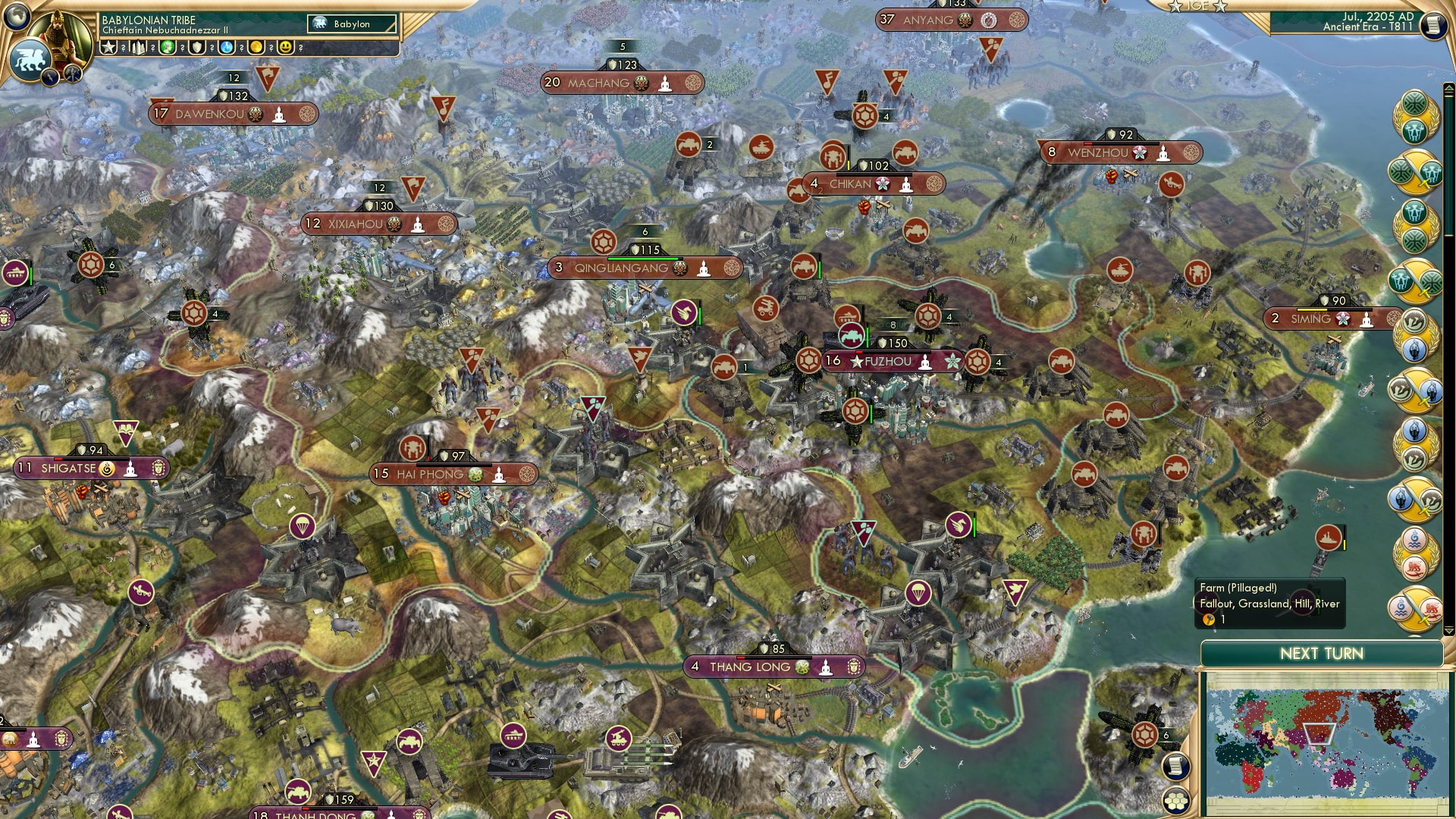Click the blue science flask indicator

coord(226,47)
